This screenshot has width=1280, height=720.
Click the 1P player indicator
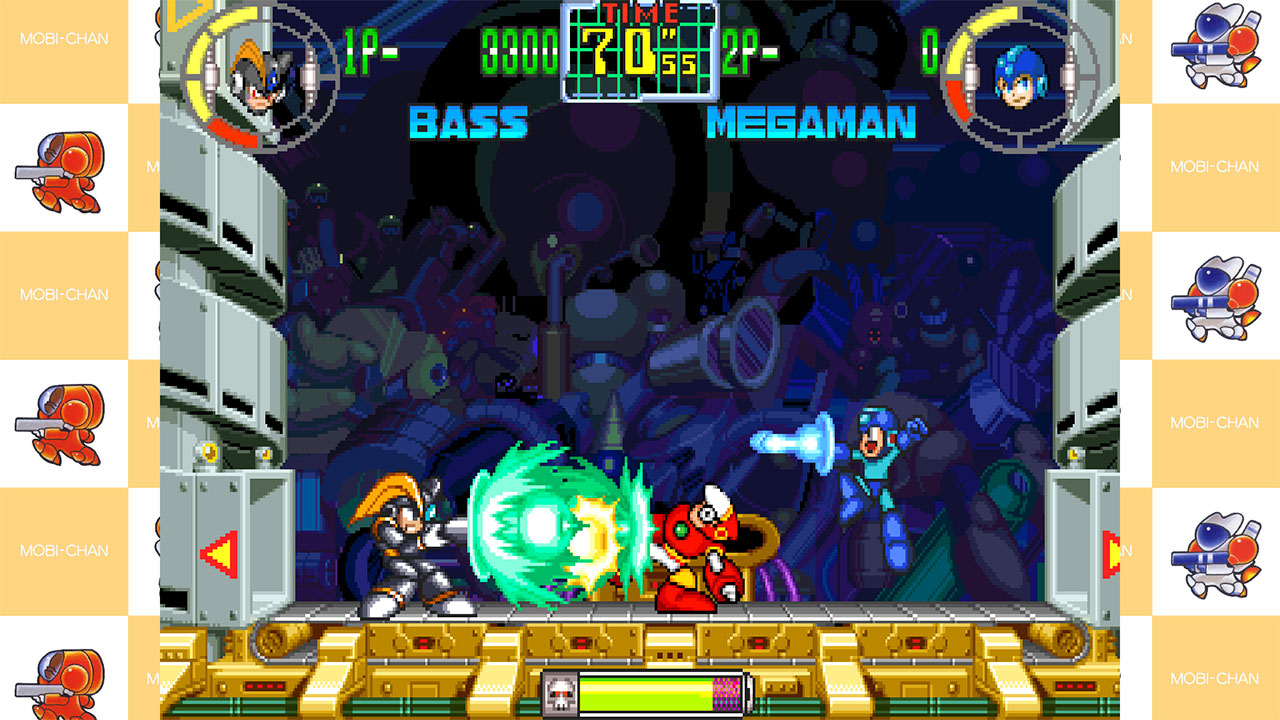(358, 44)
